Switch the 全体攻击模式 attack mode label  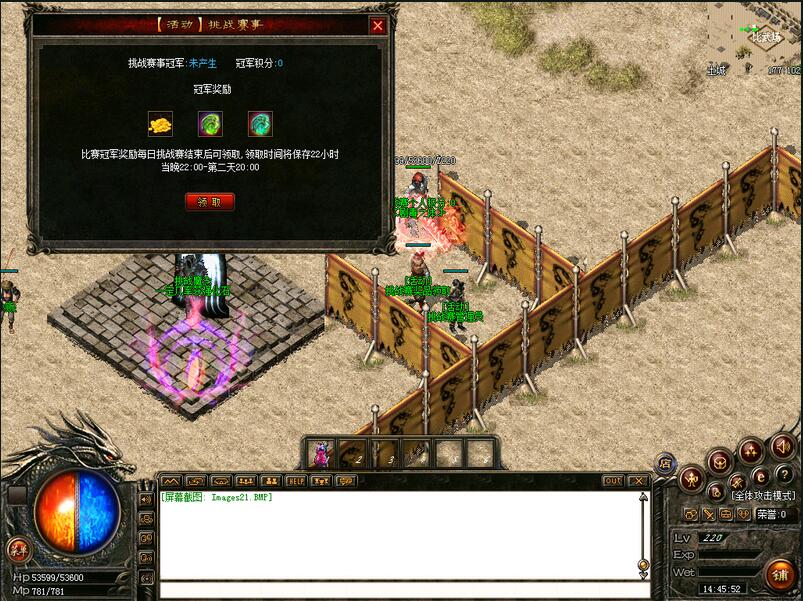[x=762, y=495]
